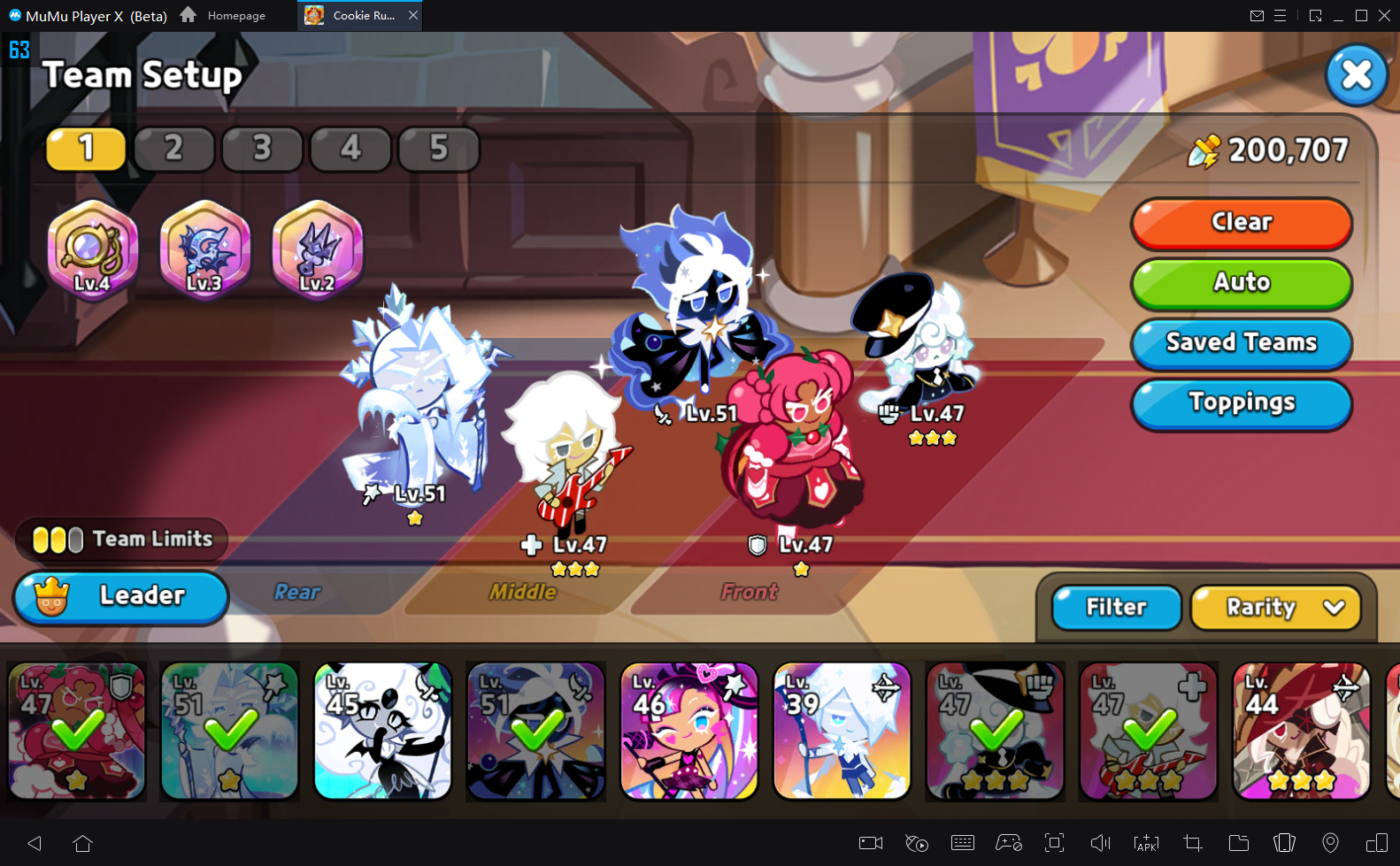Show the Team Limits info
Screen dimensions: 1400x866
tap(122, 540)
